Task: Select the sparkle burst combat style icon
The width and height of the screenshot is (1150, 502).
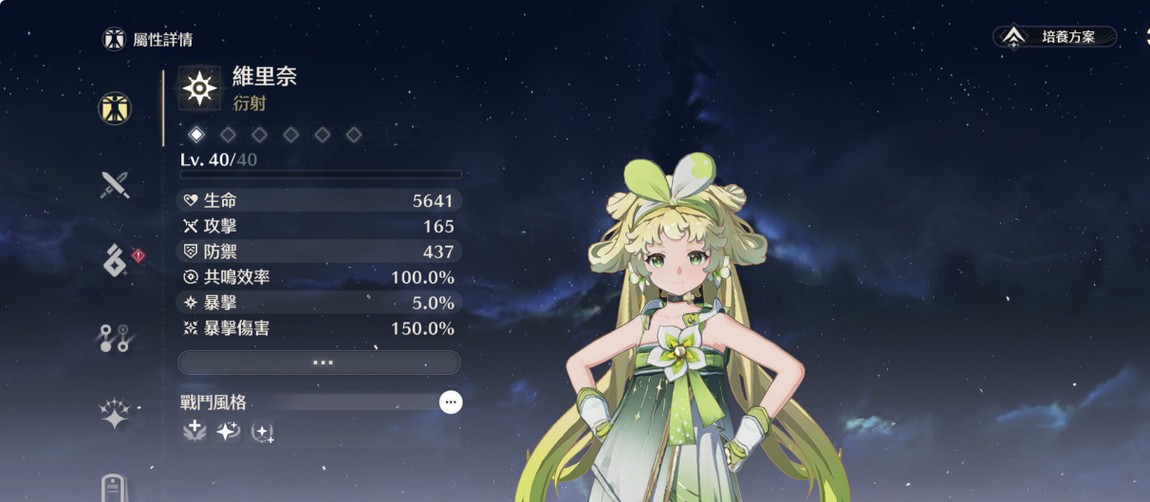Action: pos(229,431)
